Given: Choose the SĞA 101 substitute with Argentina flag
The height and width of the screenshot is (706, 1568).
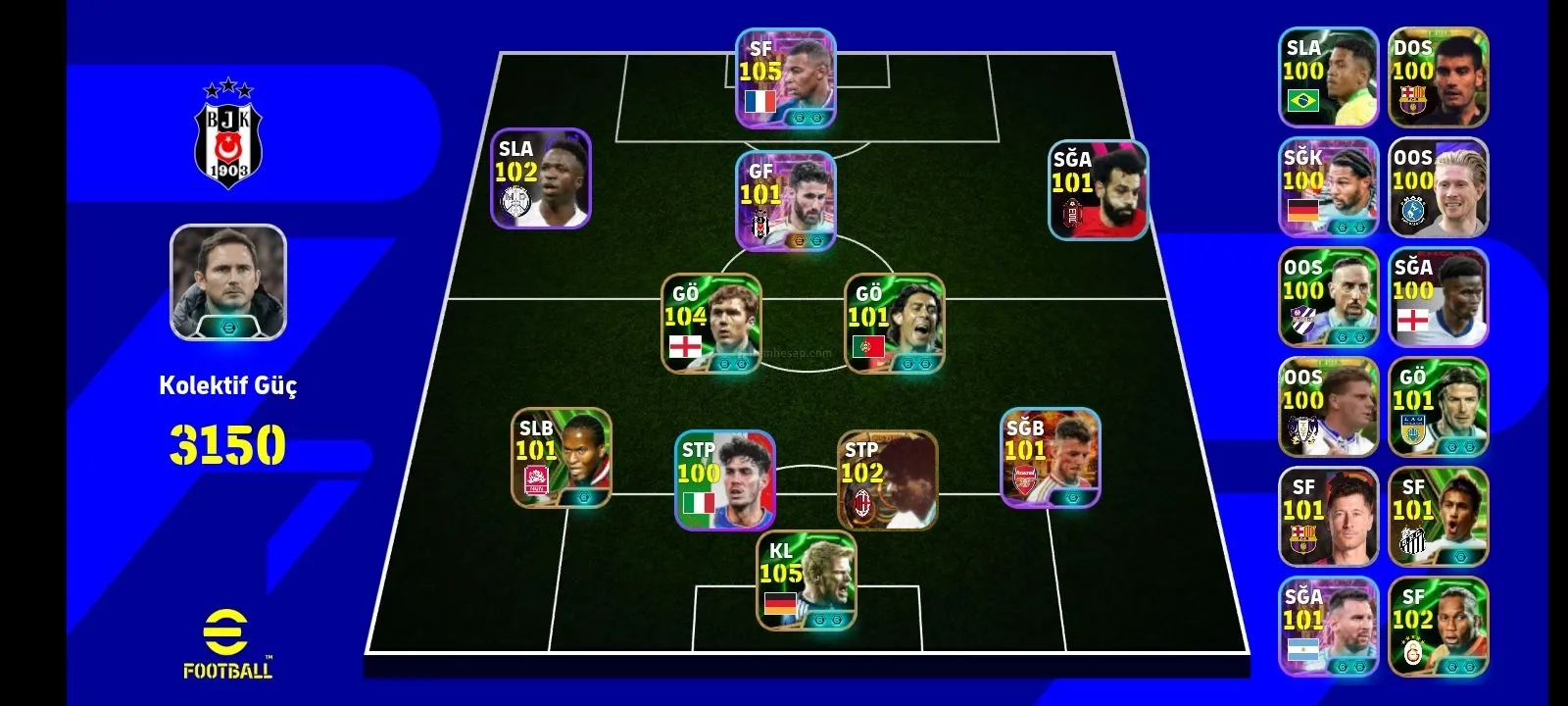Looking at the screenshot, I should (x=1328, y=627).
